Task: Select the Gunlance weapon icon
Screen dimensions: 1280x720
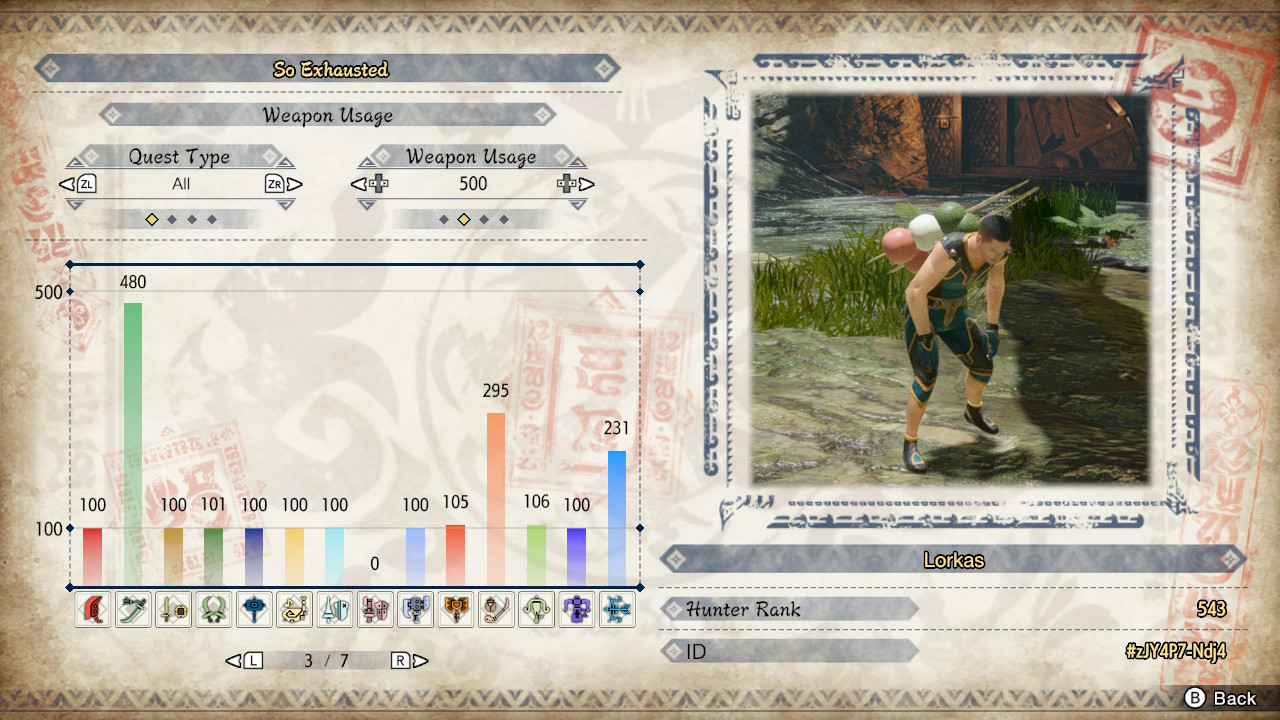Action: (375, 609)
